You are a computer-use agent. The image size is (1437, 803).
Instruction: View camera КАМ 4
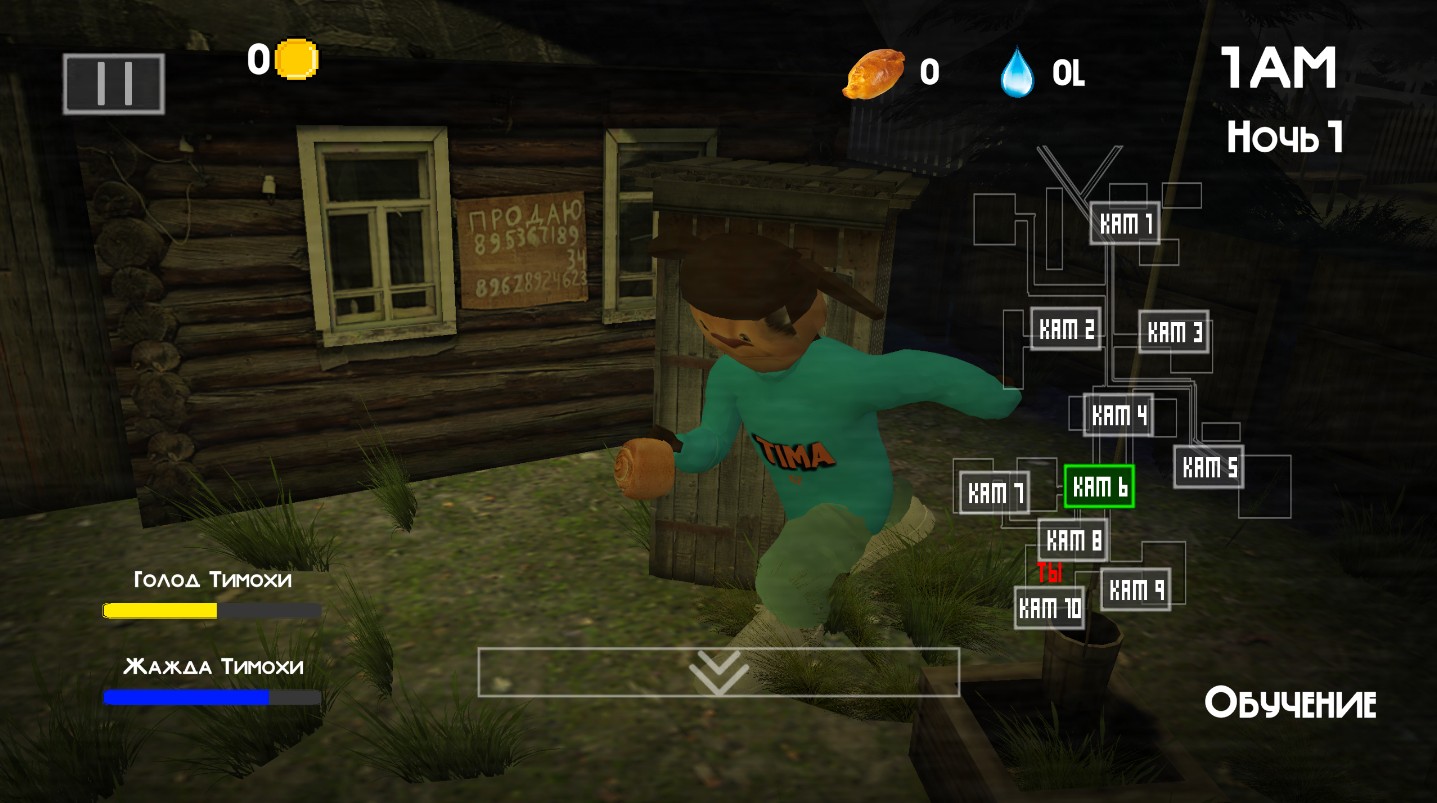tap(1119, 415)
